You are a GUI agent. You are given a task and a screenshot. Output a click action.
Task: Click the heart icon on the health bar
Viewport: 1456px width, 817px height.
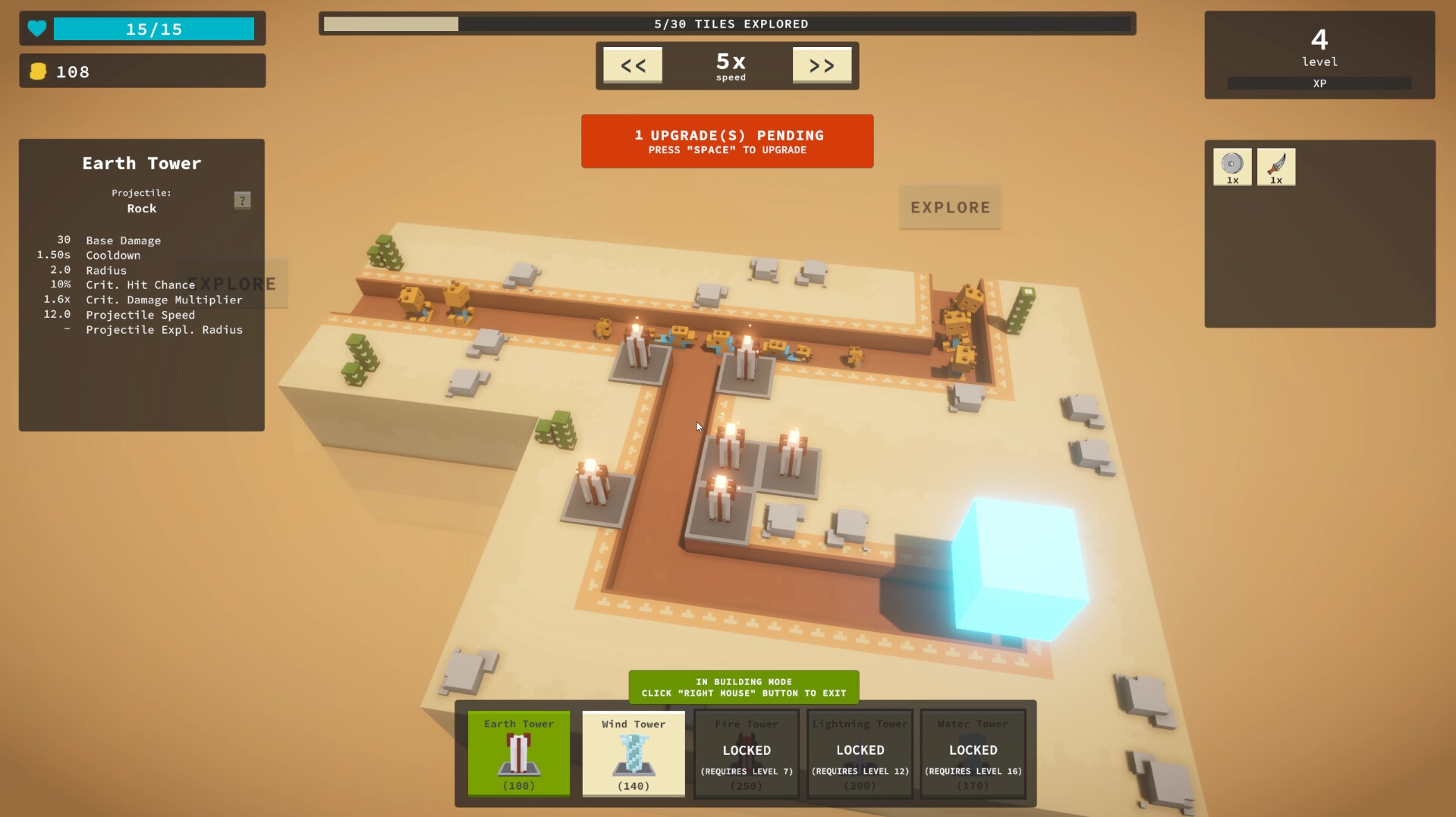tap(36, 28)
